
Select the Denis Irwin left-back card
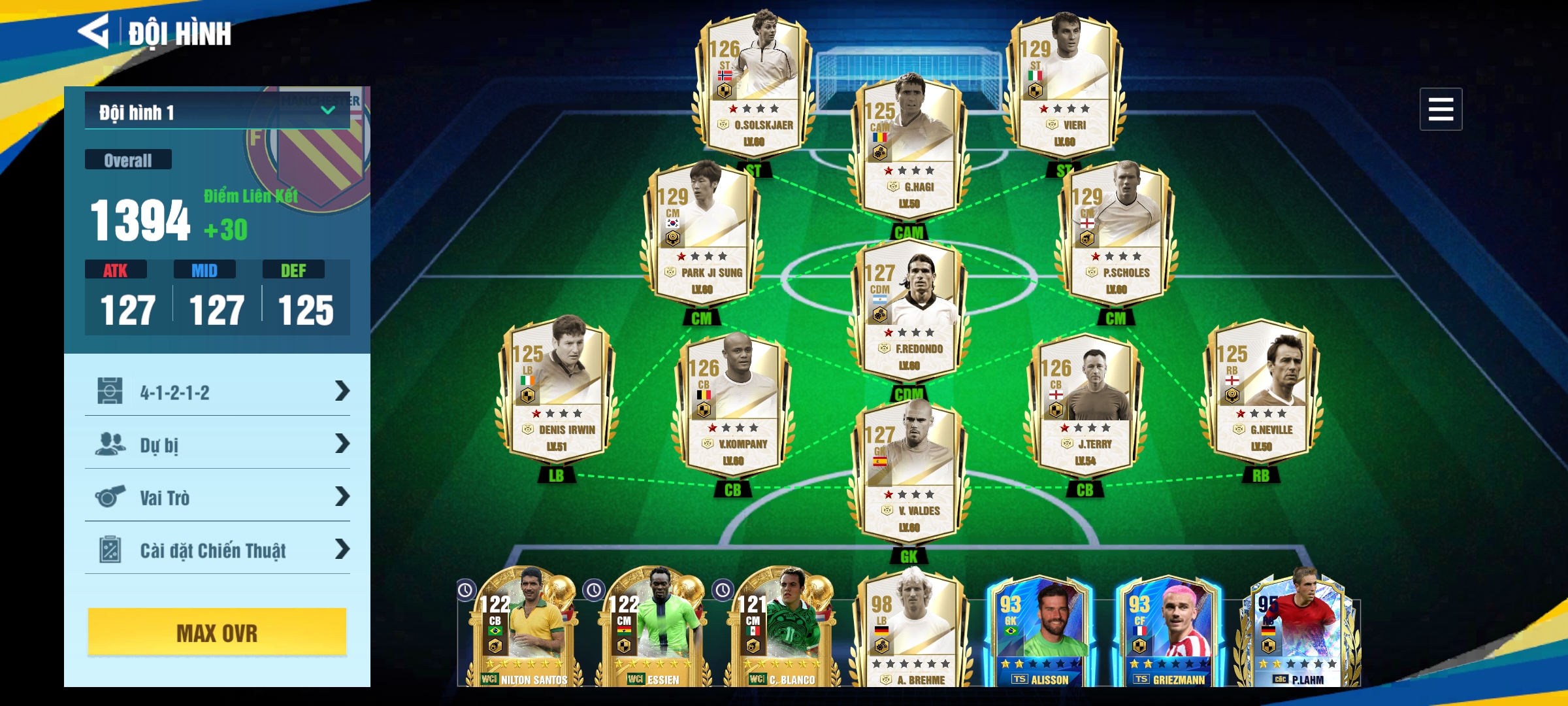pos(556,389)
